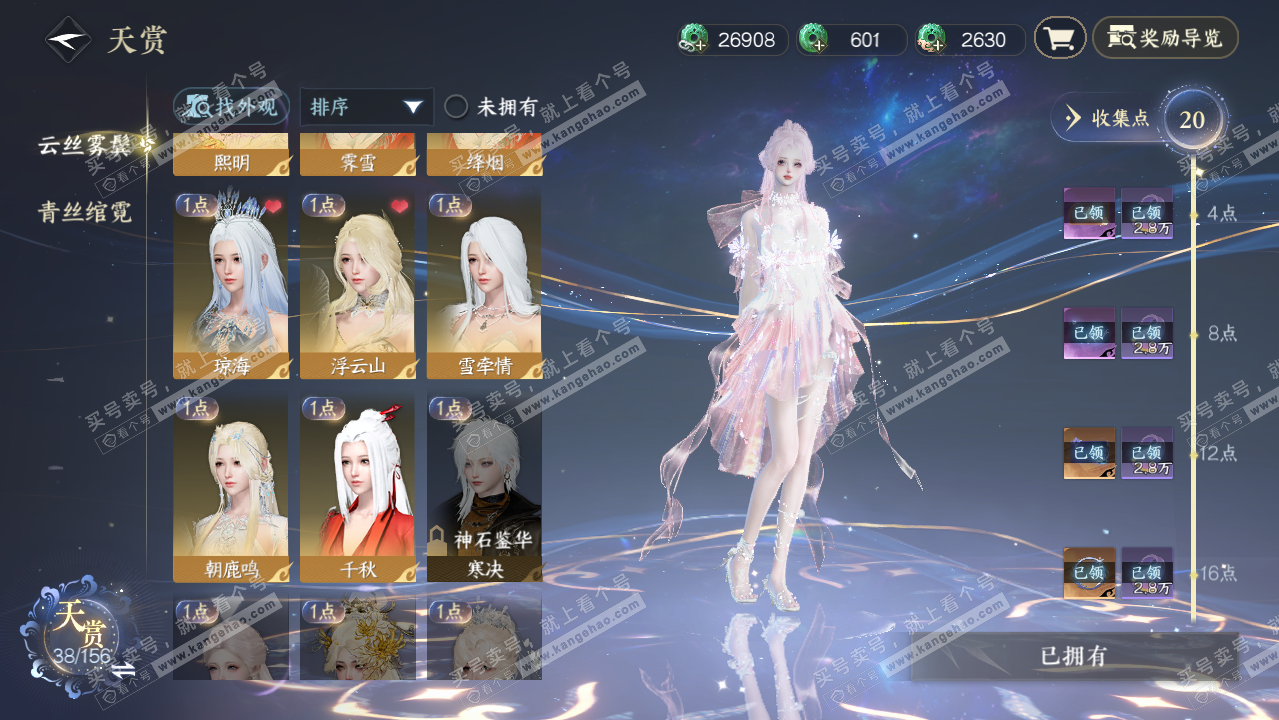The width and height of the screenshot is (1279, 720).
Task: Select the 琼海 hairstyle card
Action: (x=230, y=286)
